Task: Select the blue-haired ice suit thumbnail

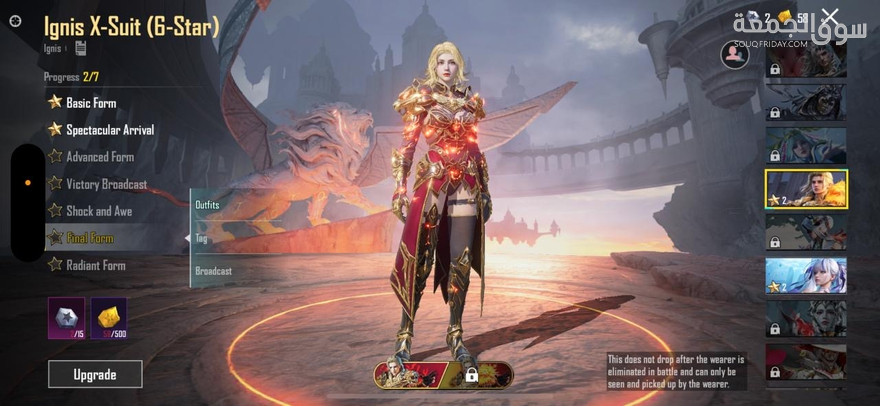Action: point(806,276)
